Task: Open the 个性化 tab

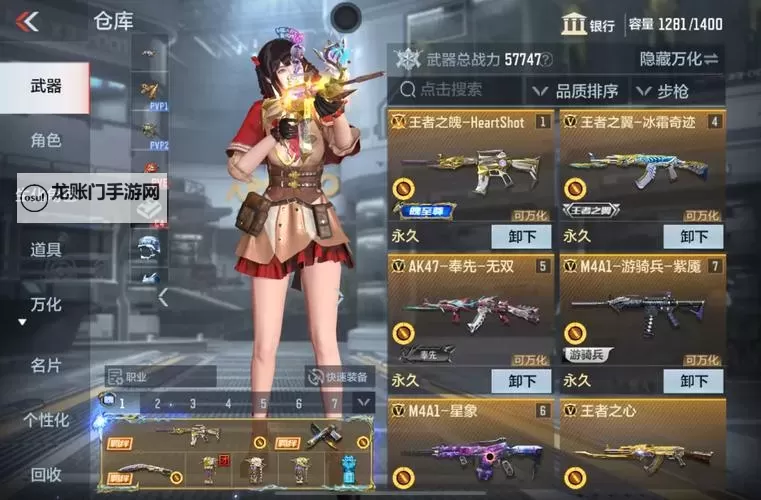Action: click(x=46, y=420)
